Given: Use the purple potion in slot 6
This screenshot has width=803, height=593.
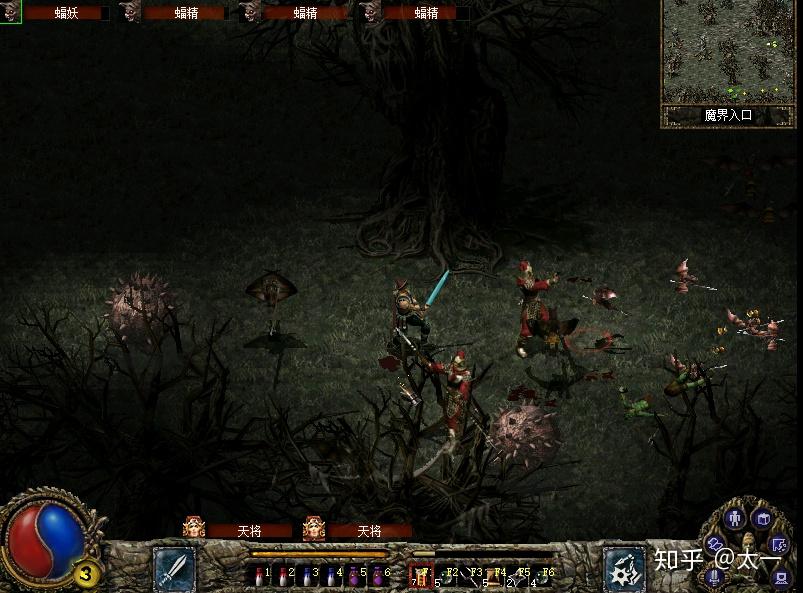Looking at the screenshot, I should point(378,575).
